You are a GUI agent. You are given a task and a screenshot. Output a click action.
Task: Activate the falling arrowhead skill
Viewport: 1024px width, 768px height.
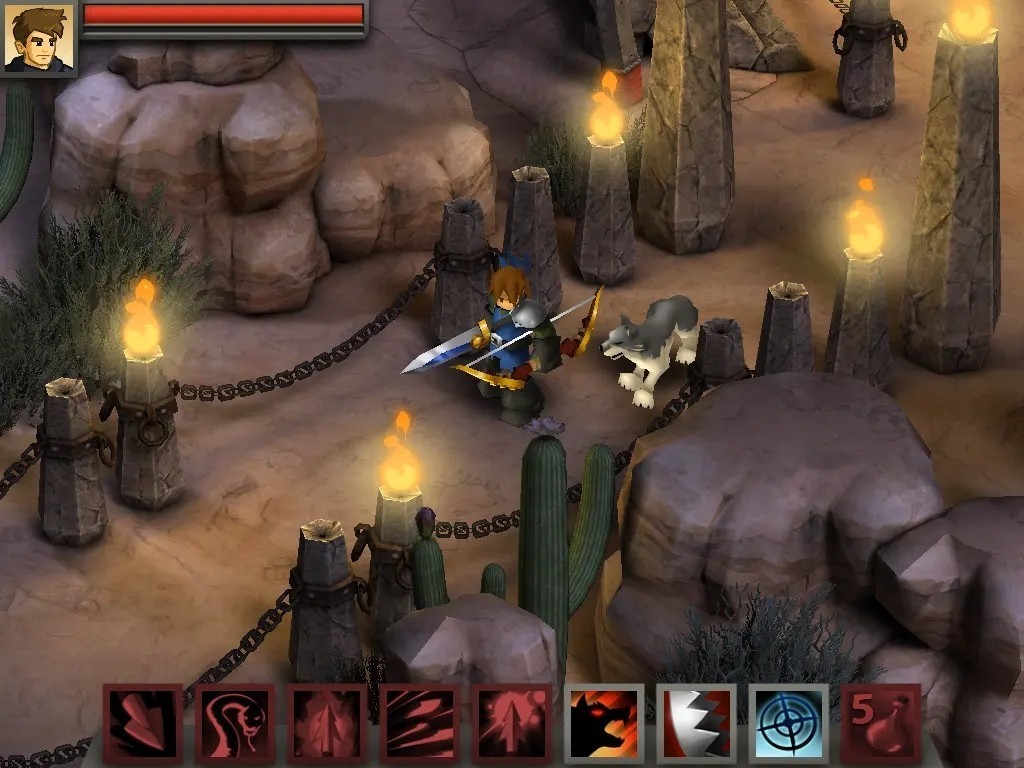coord(142,723)
